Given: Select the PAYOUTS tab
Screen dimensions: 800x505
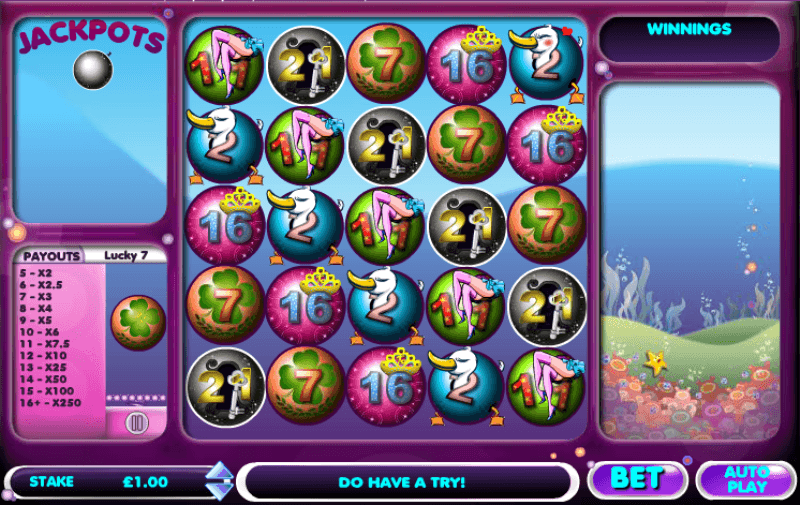Looking at the screenshot, I should point(52,256).
